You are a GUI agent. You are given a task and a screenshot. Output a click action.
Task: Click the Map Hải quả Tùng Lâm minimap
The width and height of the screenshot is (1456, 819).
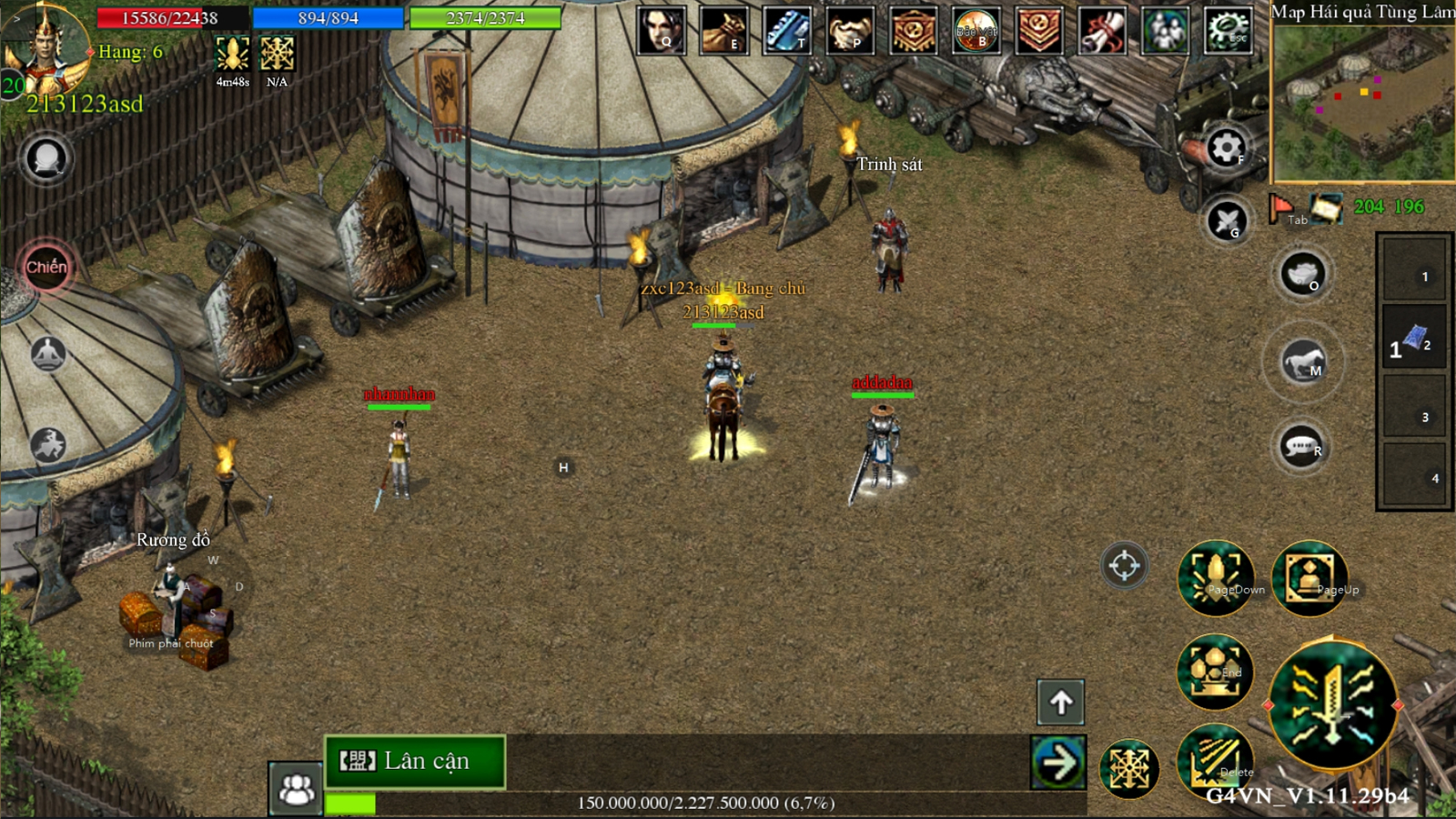point(1362,103)
